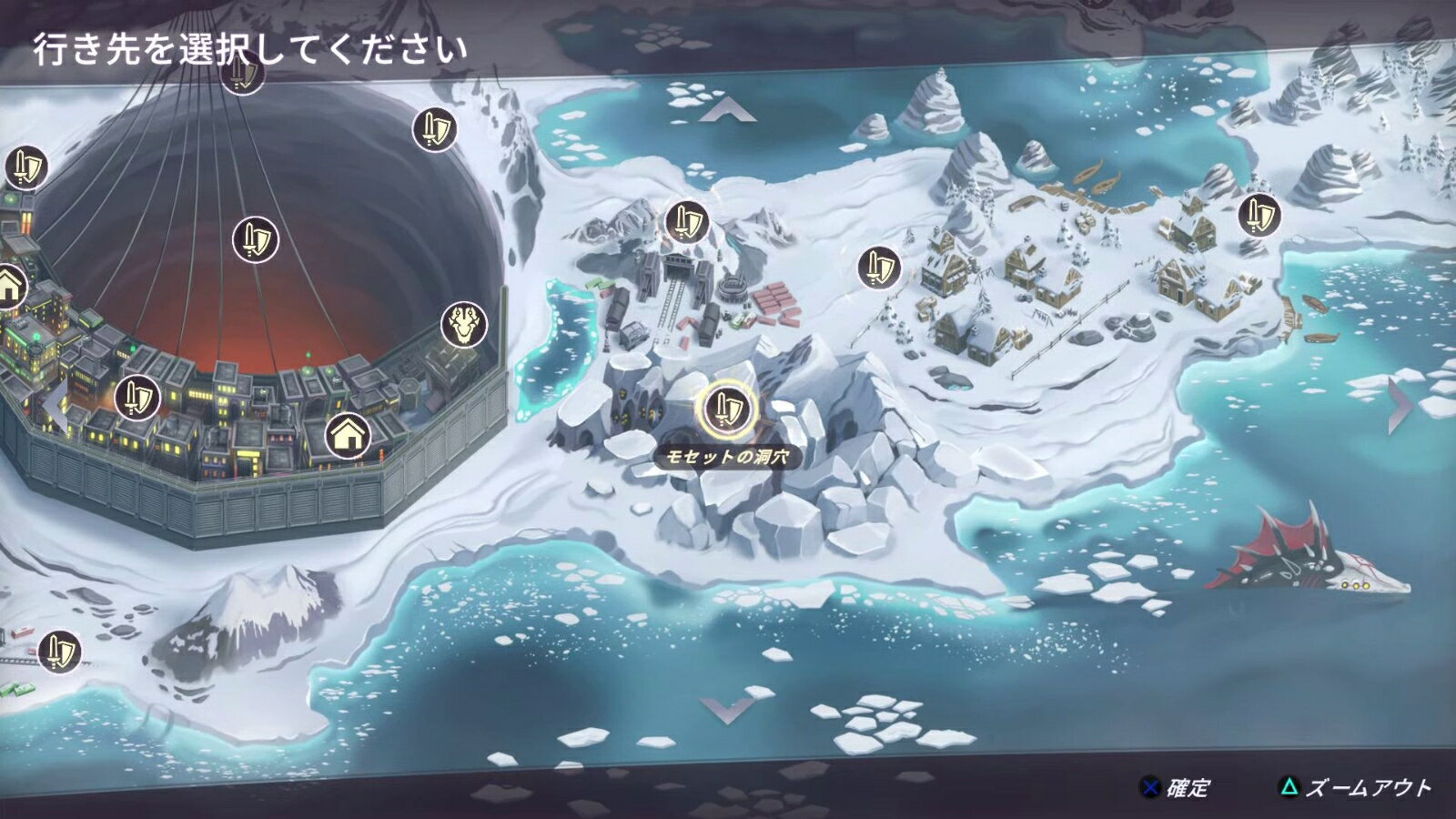
Task: Select the sword marker inside the crater interior
Action: 258,238
